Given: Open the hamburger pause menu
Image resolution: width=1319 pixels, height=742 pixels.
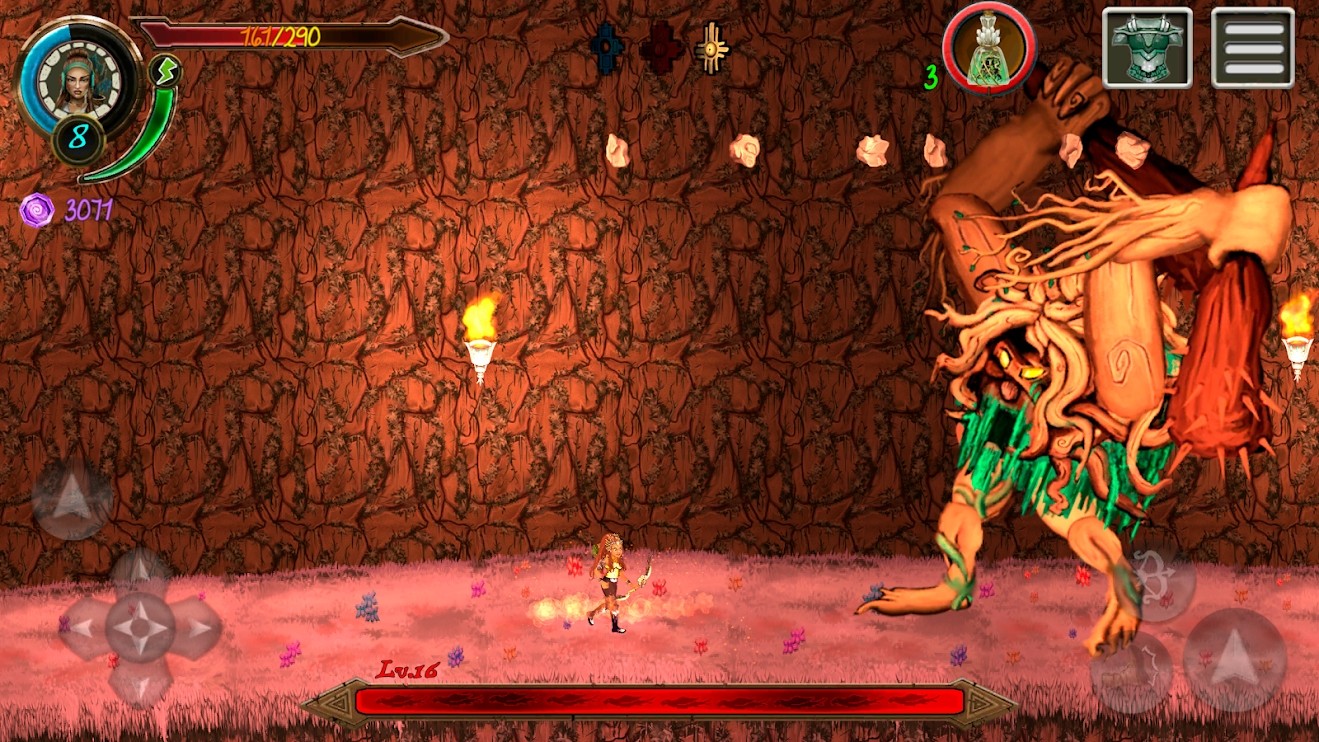Looking at the screenshot, I should [x=1252, y=47].
